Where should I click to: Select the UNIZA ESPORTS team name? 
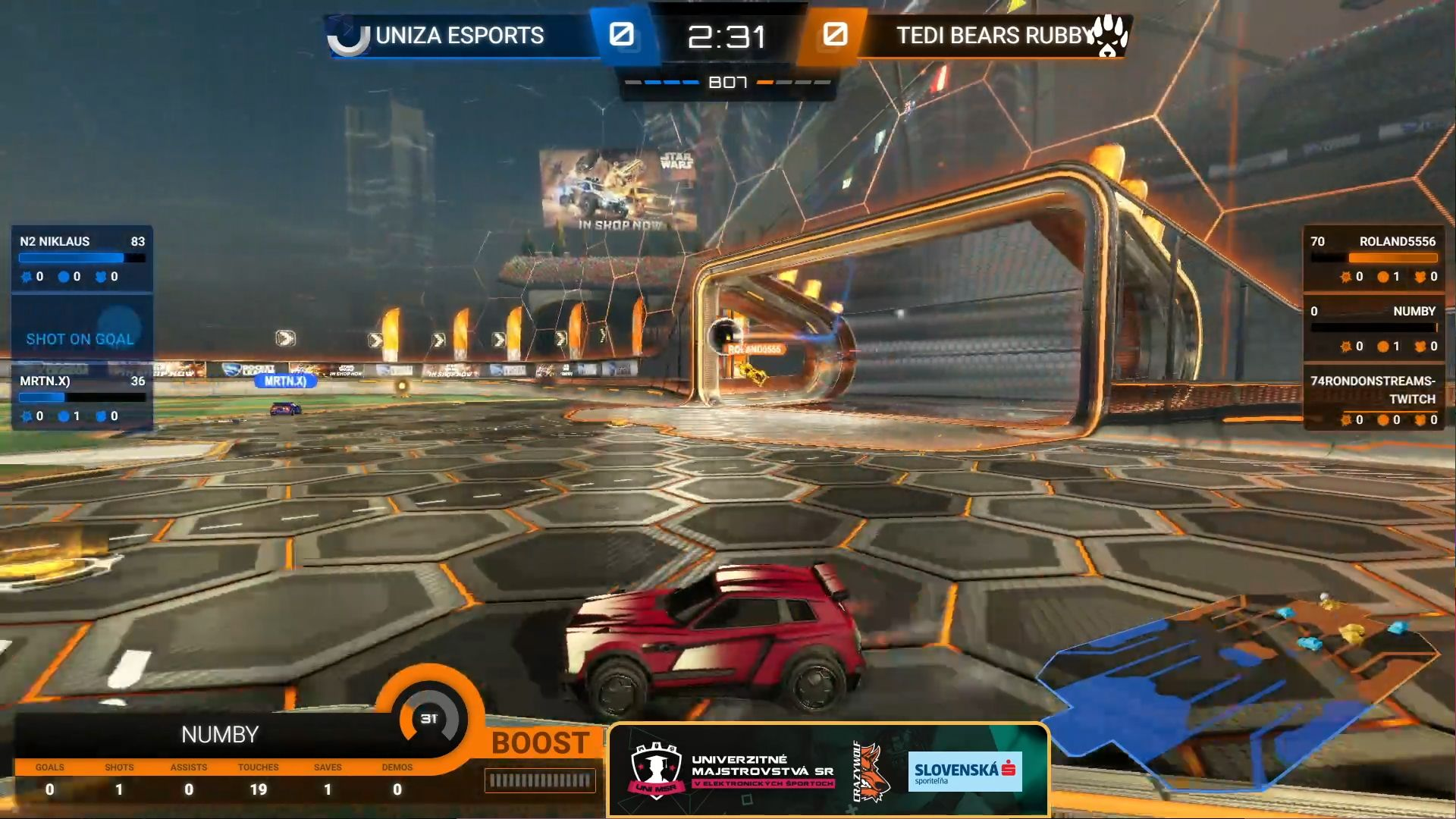point(460,36)
